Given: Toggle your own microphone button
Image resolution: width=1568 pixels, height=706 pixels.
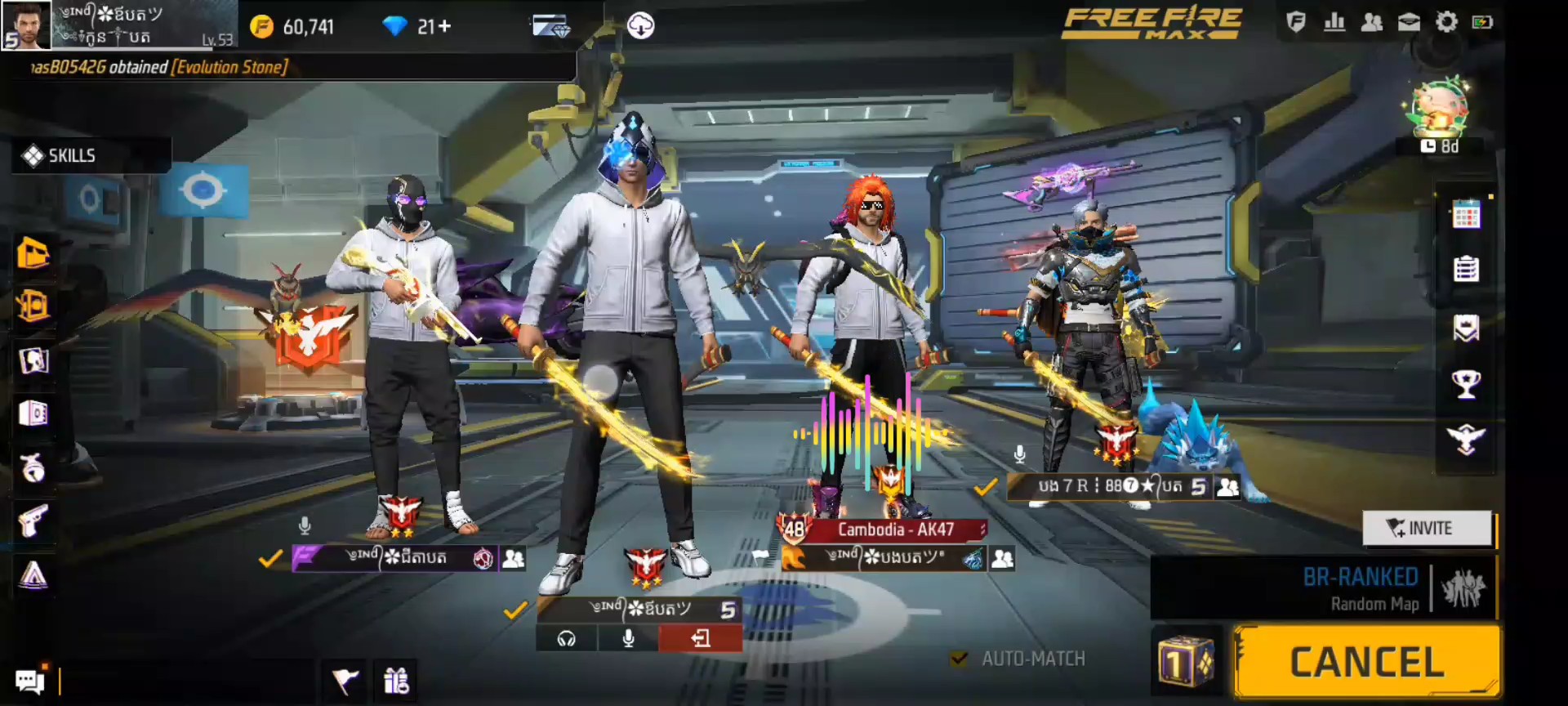Looking at the screenshot, I should click(628, 638).
